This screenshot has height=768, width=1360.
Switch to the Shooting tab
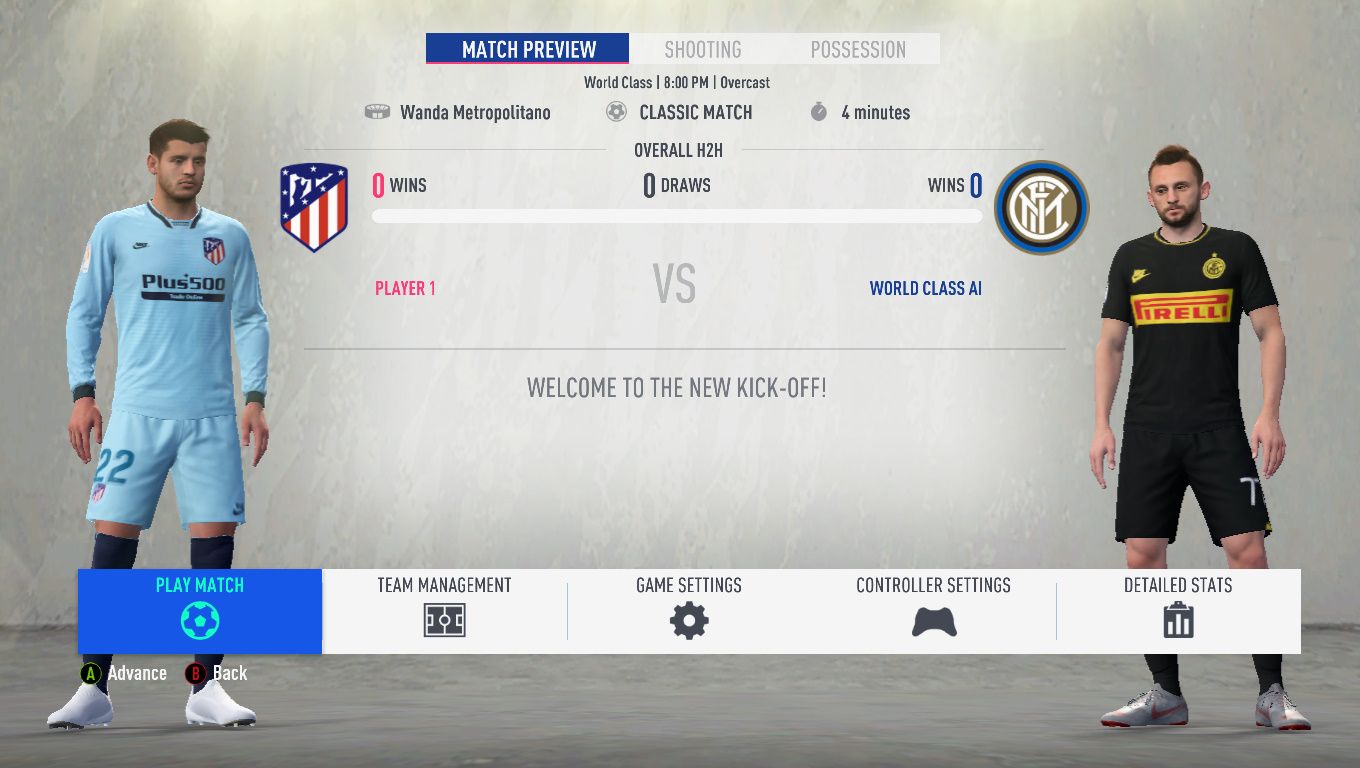(x=703, y=49)
